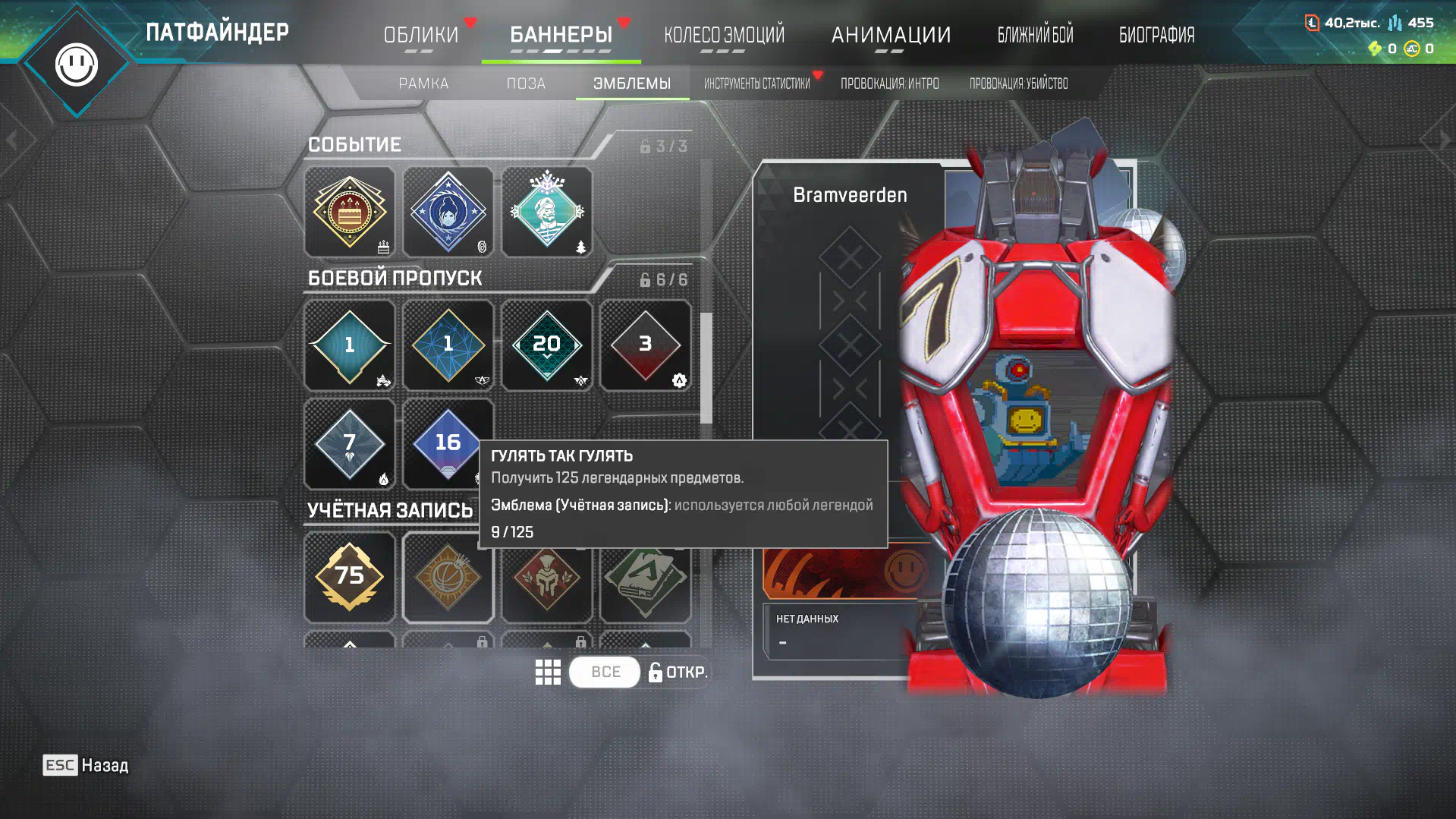This screenshot has height=819, width=1456.
Task: Select the snowflake bearded man event emblem
Action: pos(547,213)
